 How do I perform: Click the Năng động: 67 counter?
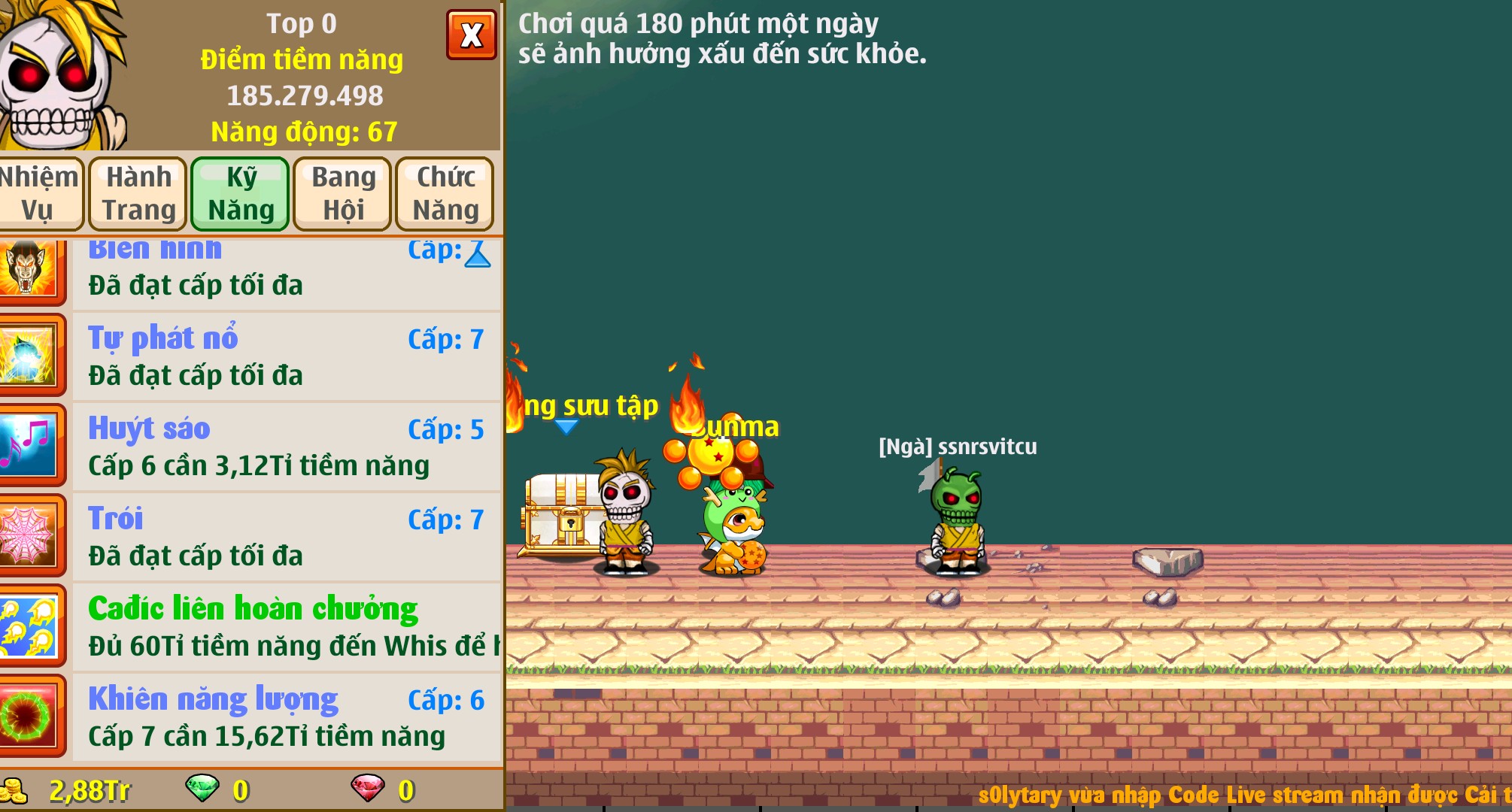coord(303,133)
